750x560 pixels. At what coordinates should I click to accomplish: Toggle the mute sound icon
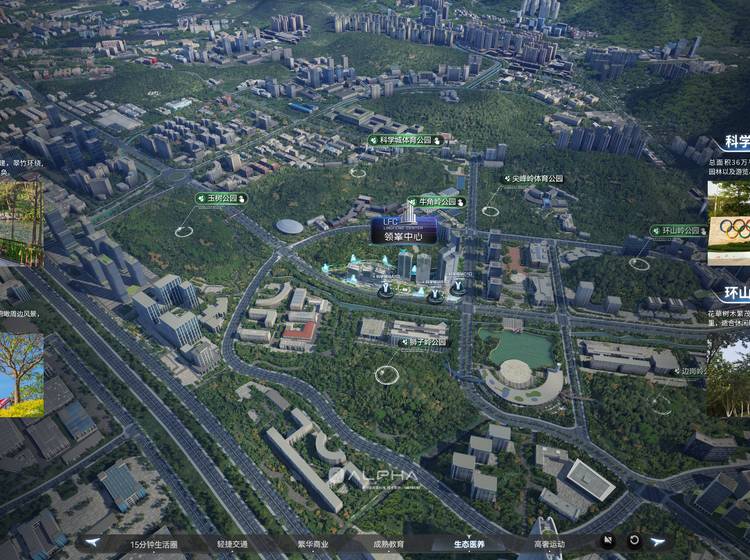coord(609,541)
